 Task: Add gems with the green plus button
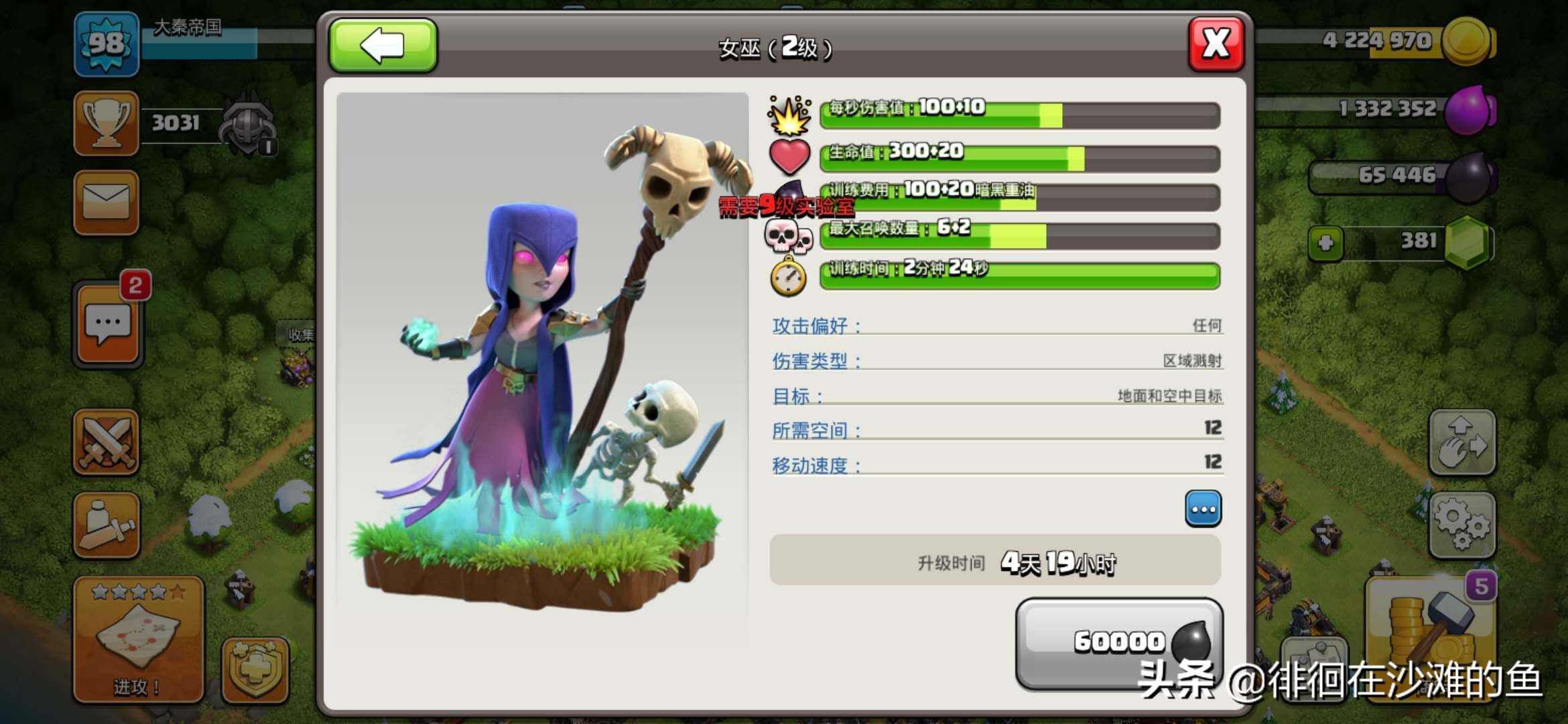coord(1325,243)
